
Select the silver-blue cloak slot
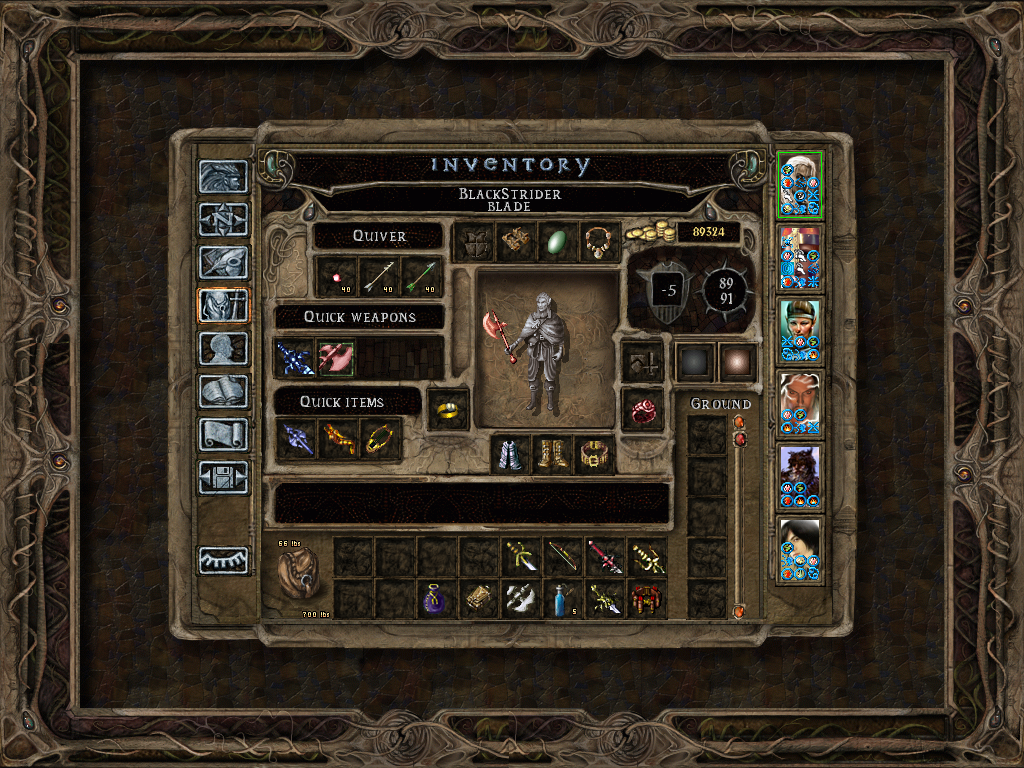click(511, 454)
